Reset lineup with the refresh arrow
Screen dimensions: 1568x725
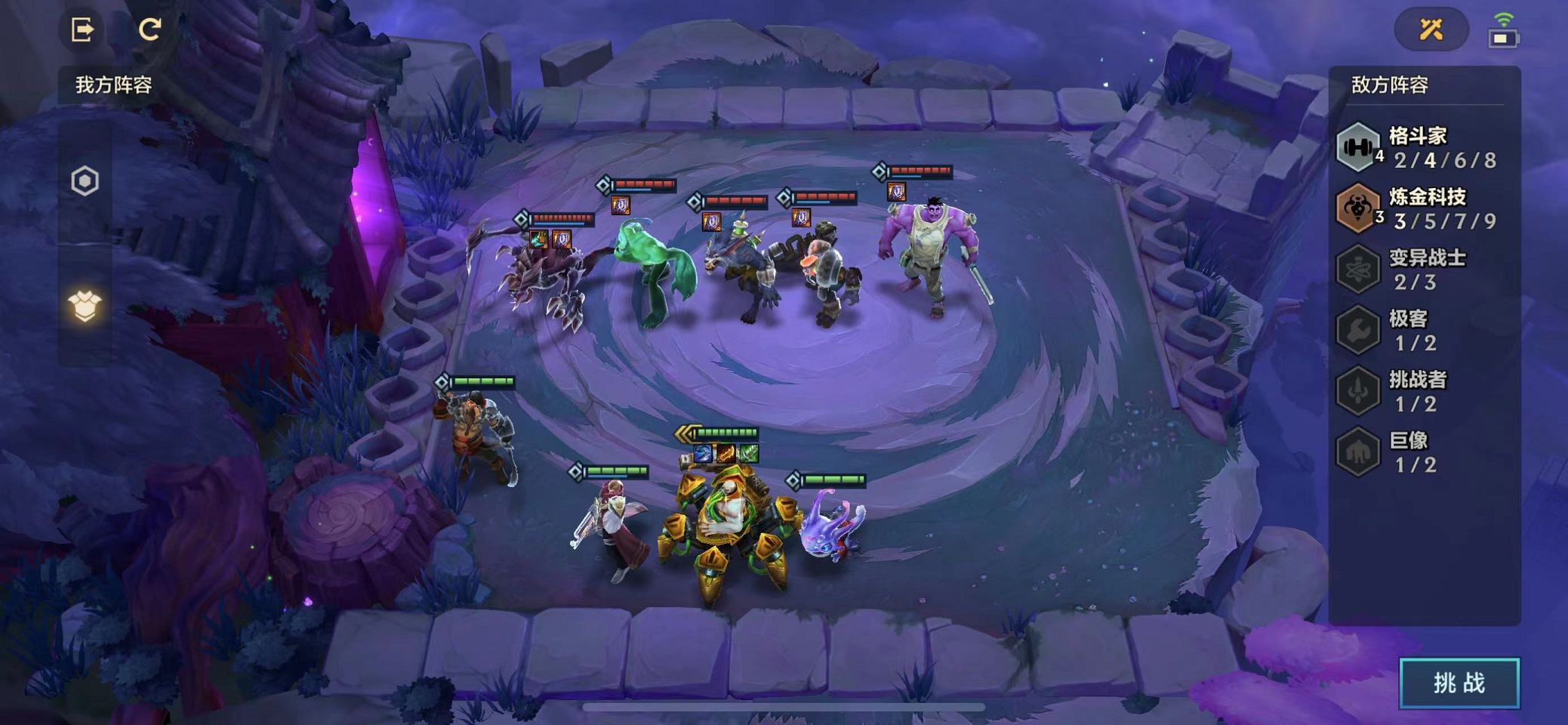coord(149,29)
